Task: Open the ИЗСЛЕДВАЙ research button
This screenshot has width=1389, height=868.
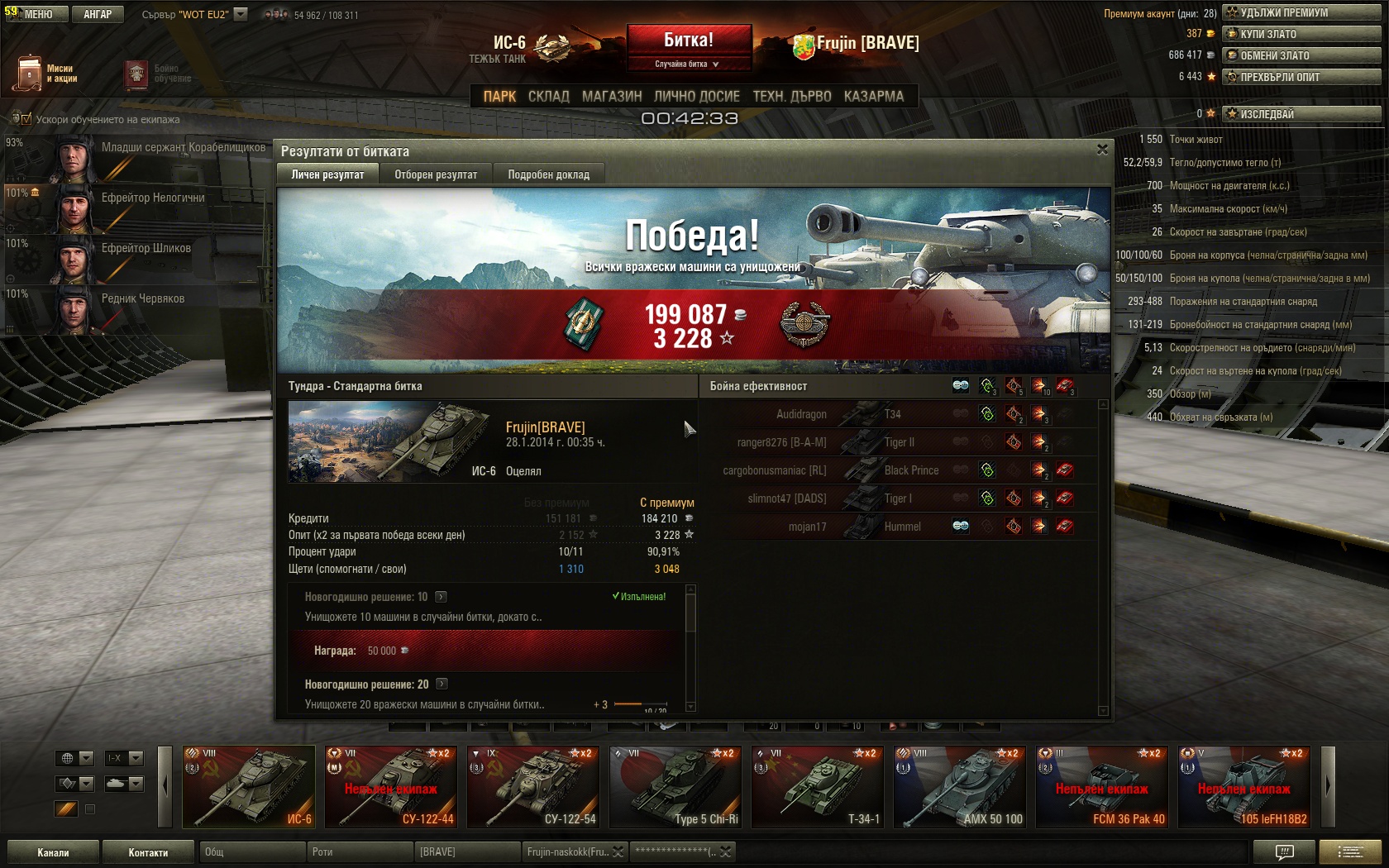Action: pyautogui.click(x=1301, y=114)
